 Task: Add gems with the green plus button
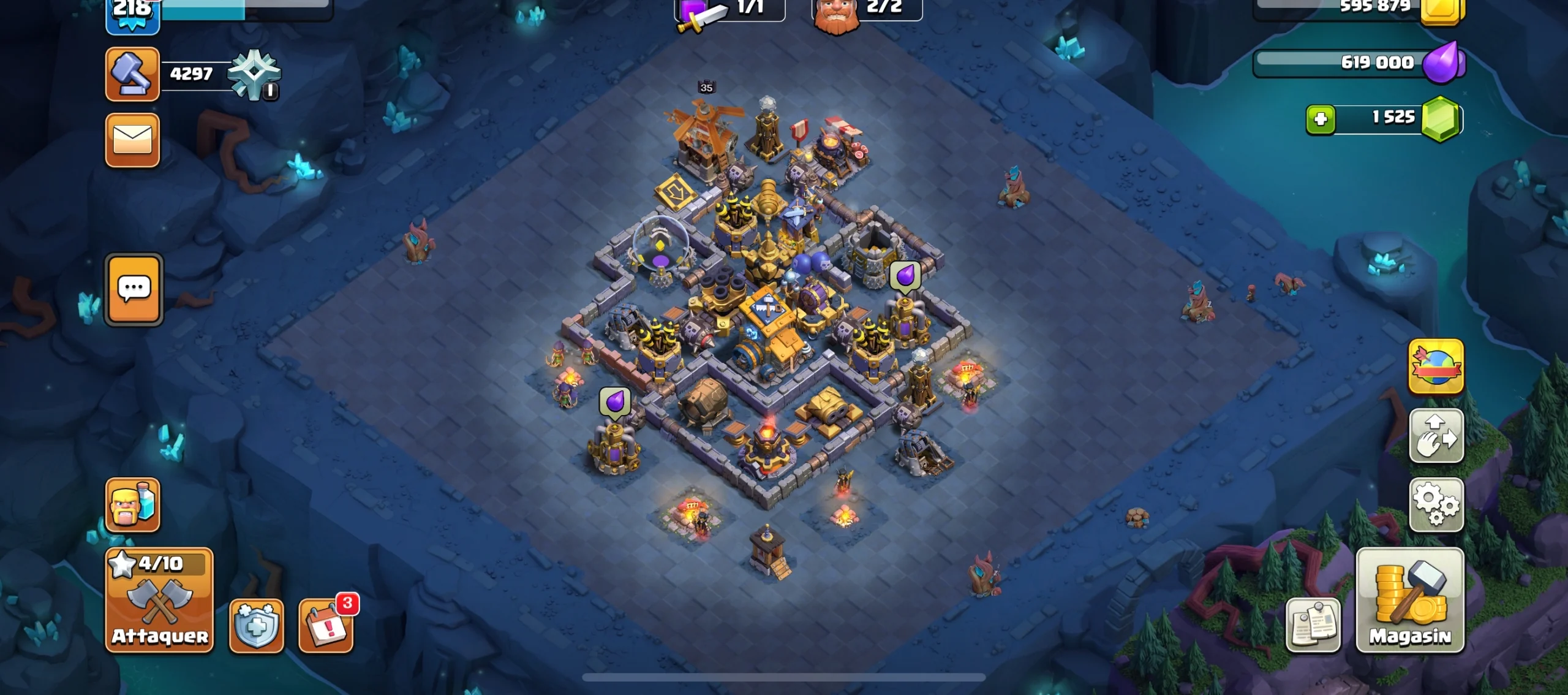click(x=1321, y=118)
